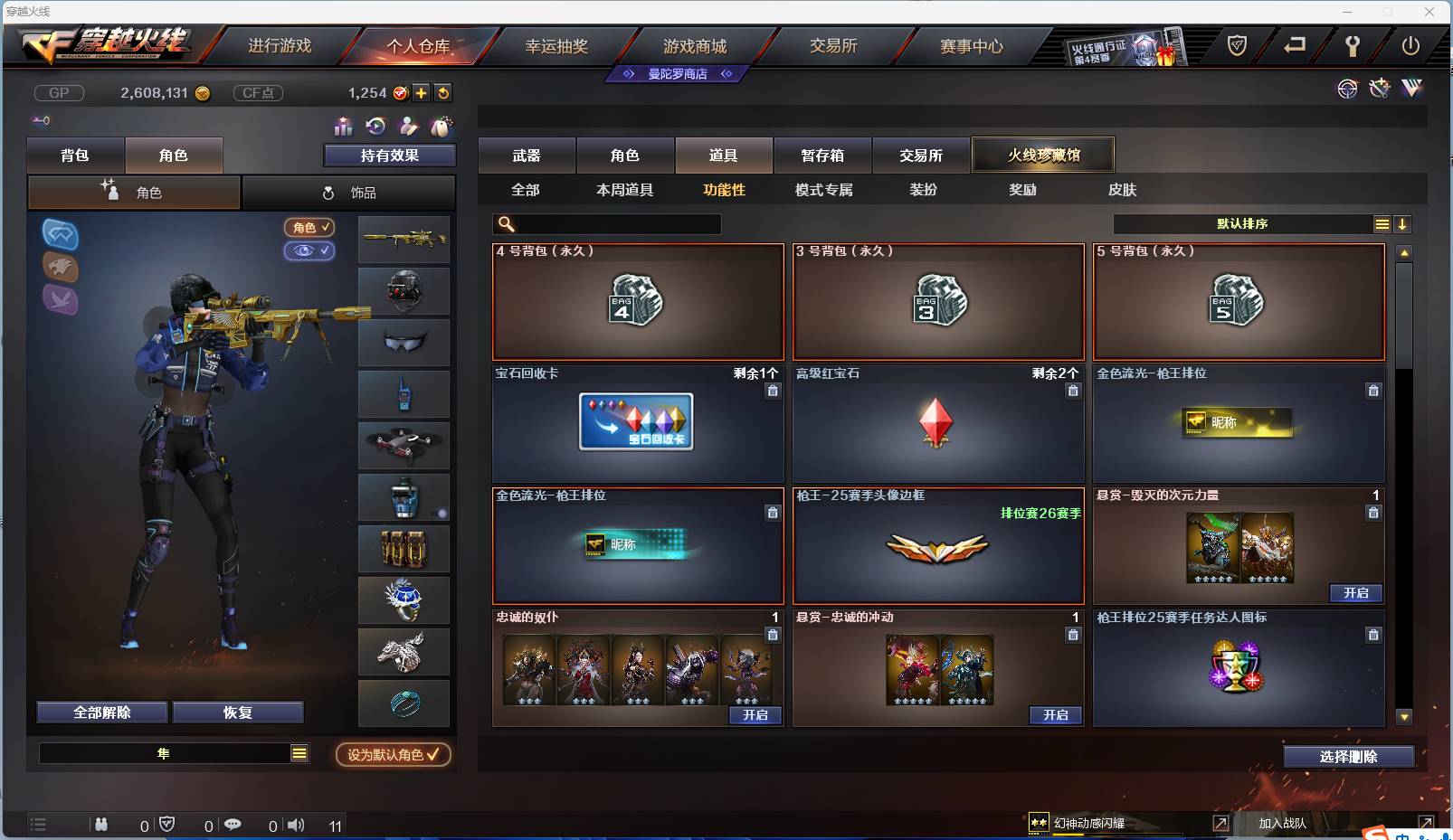Click the 全部解除 button

coord(101,712)
